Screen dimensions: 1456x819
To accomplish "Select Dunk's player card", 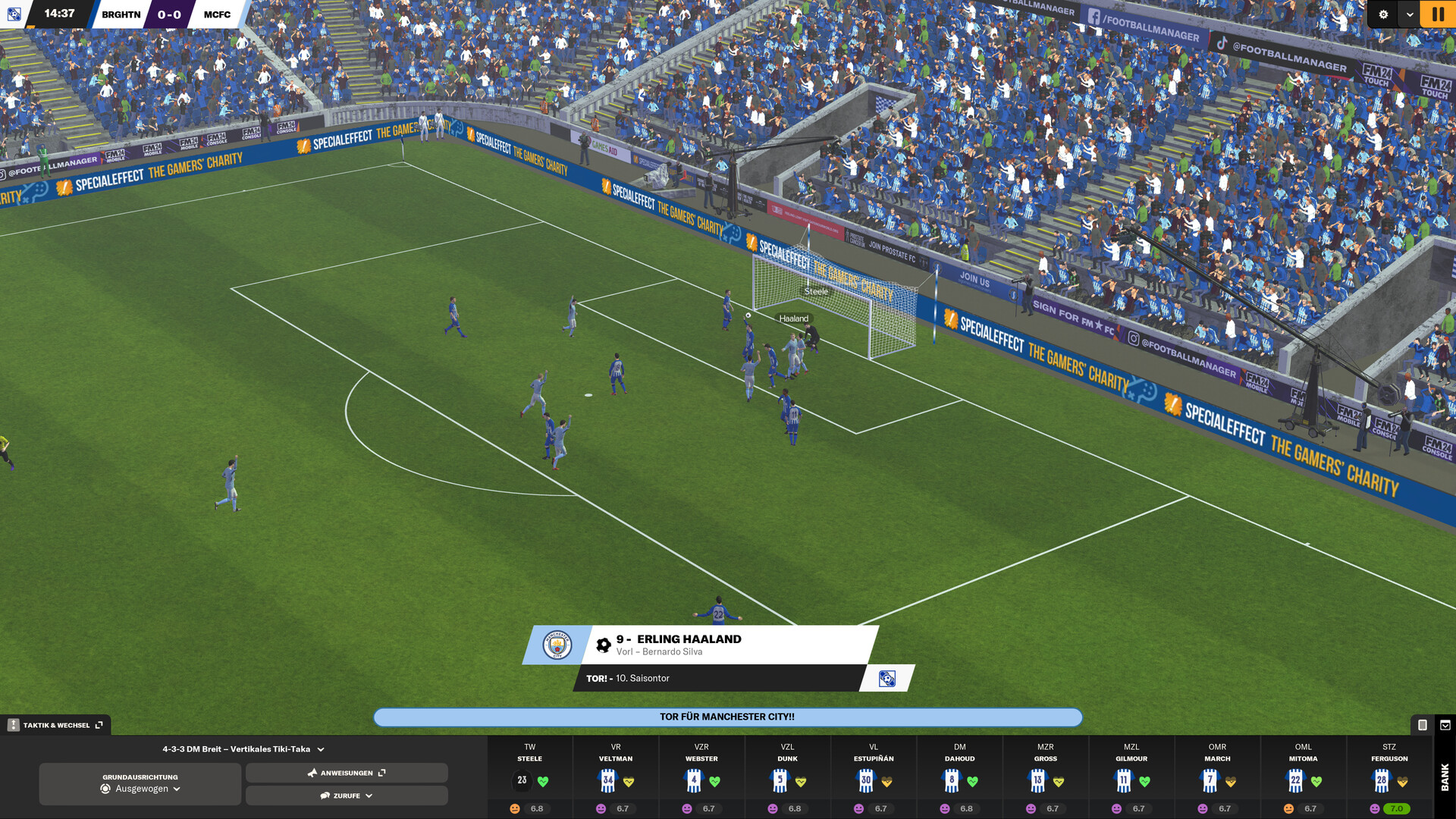I will (787, 777).
